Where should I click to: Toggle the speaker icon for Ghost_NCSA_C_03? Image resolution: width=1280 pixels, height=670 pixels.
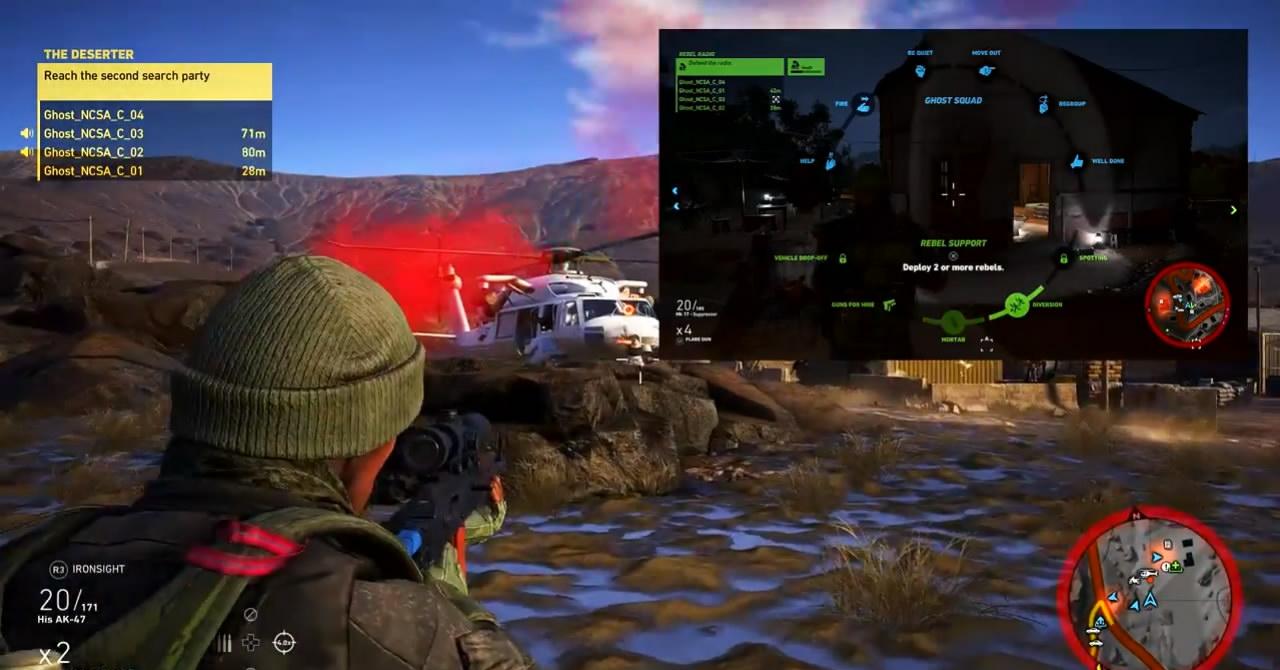(x=27, y=133)
